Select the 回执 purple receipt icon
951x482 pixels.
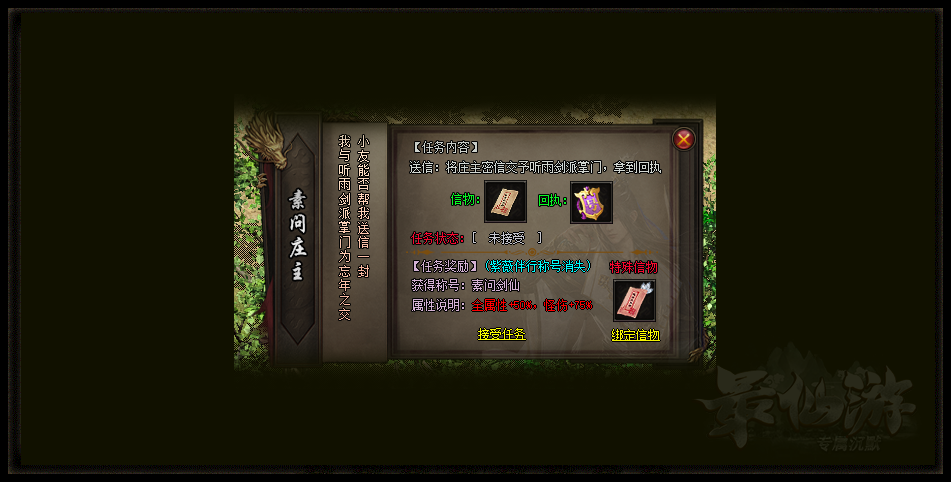tap(591, 202)
